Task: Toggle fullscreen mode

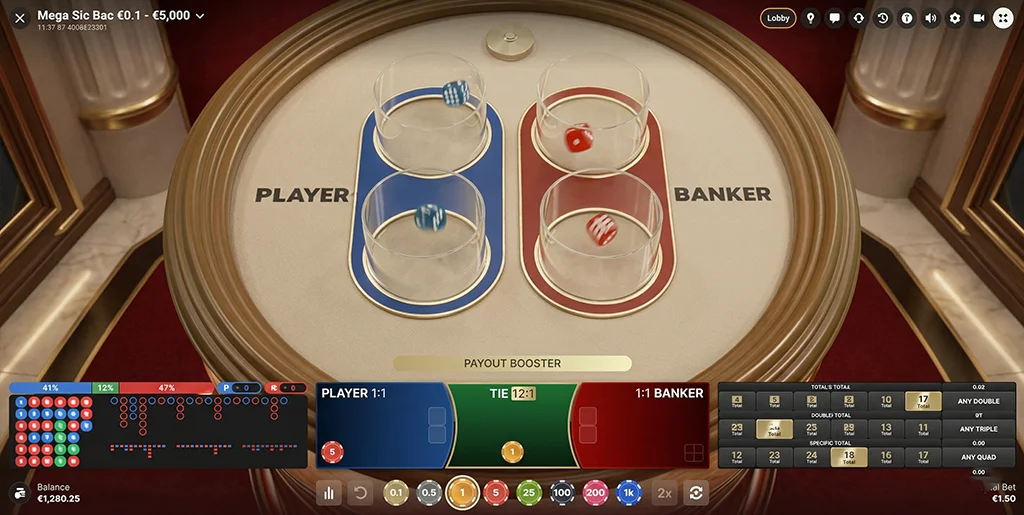Action: tap(1003, 18)
